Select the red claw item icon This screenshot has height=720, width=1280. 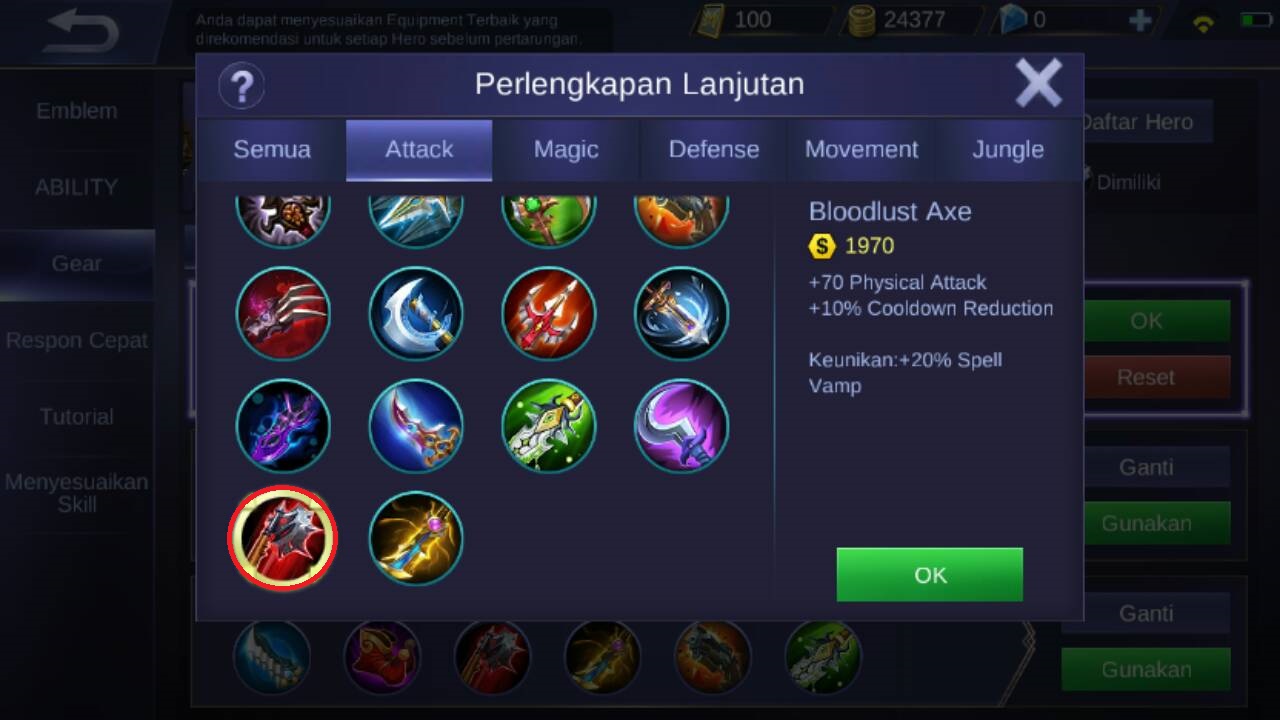283,313
